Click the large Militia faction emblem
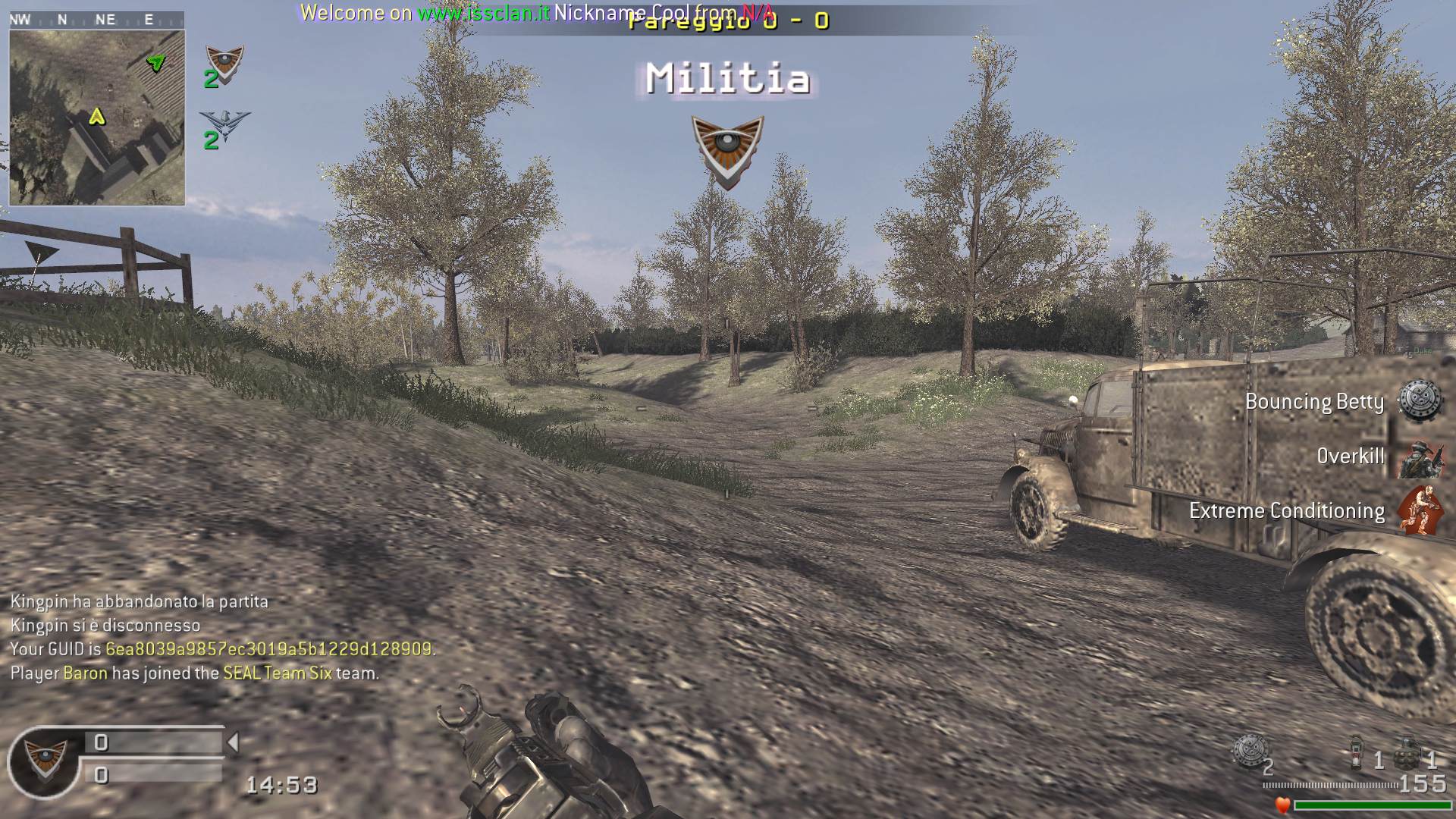1456x819 pixels. click(x=727, y=151)
